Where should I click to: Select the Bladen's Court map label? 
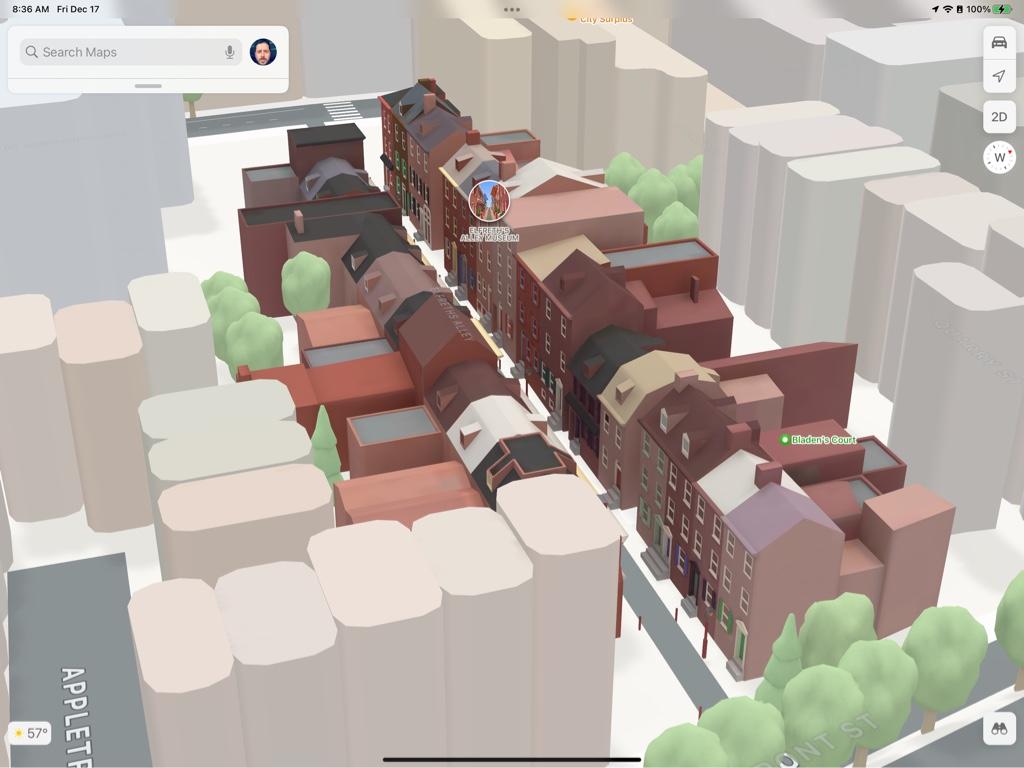[818, 440]
